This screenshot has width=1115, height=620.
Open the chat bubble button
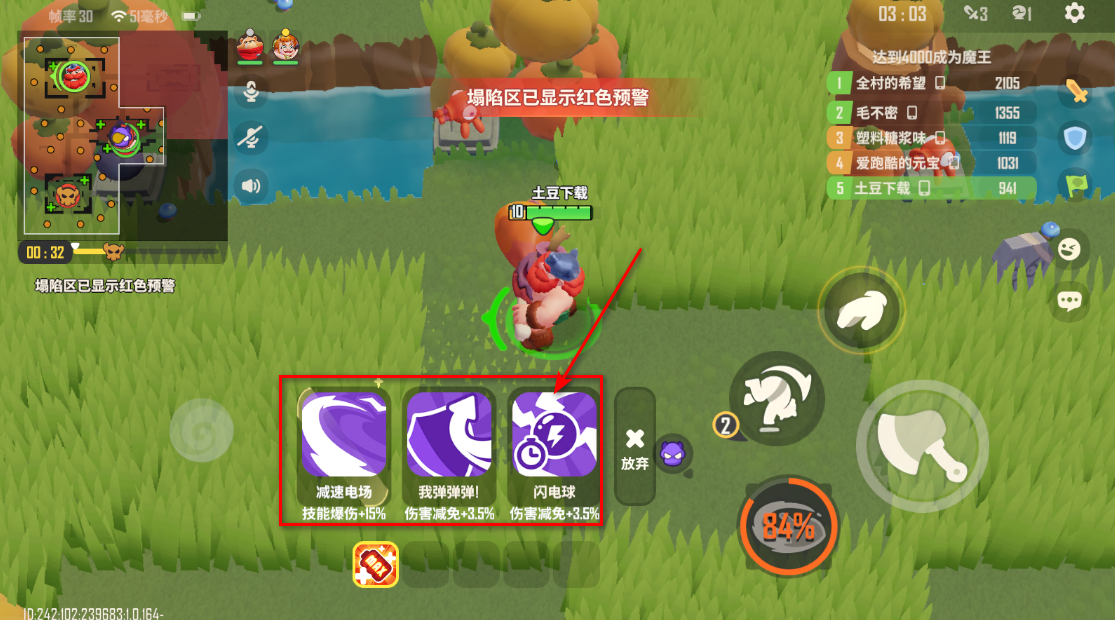pos(1070,299)
